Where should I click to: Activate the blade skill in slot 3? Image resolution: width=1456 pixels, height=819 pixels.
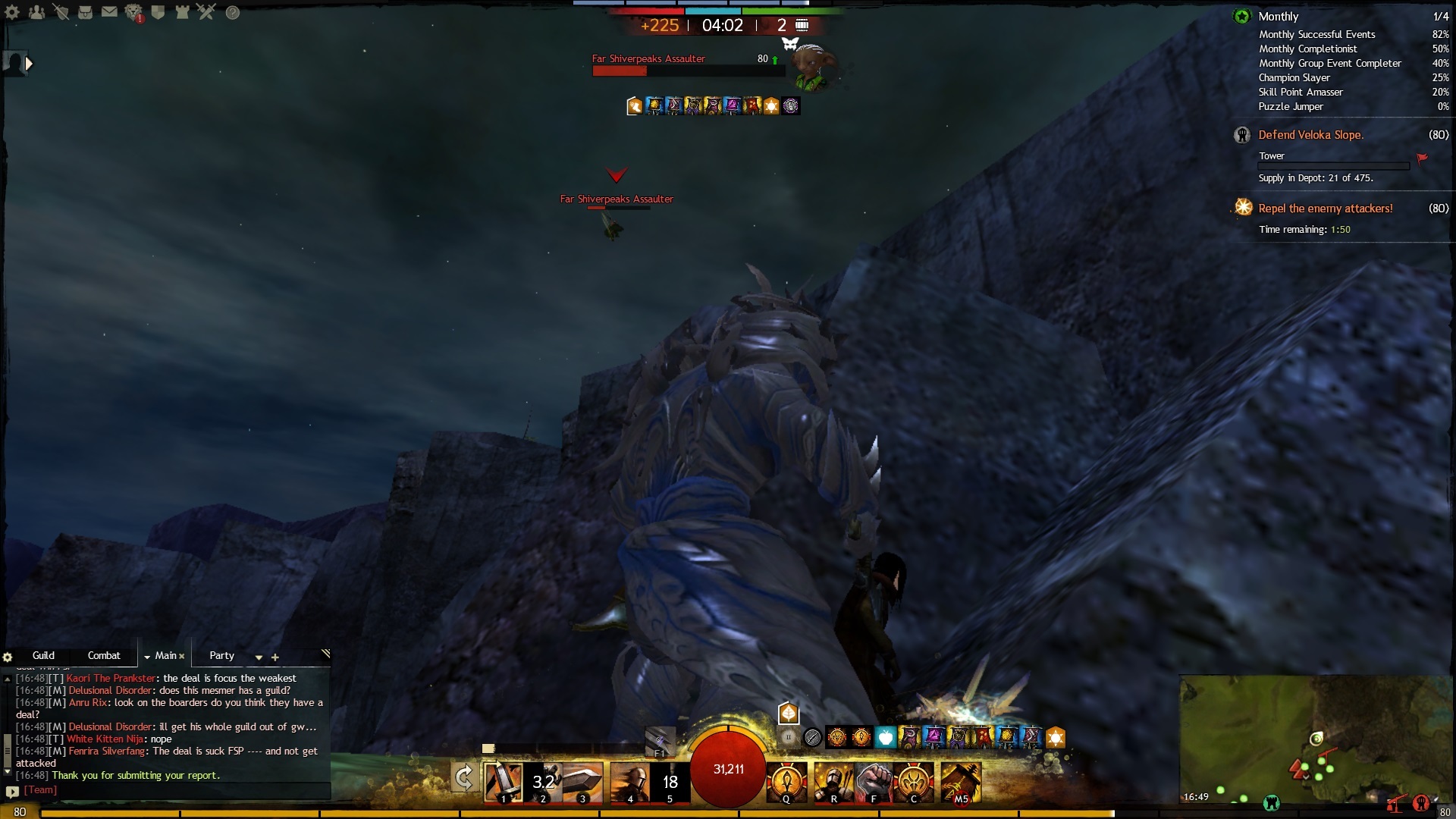(582, 782)
